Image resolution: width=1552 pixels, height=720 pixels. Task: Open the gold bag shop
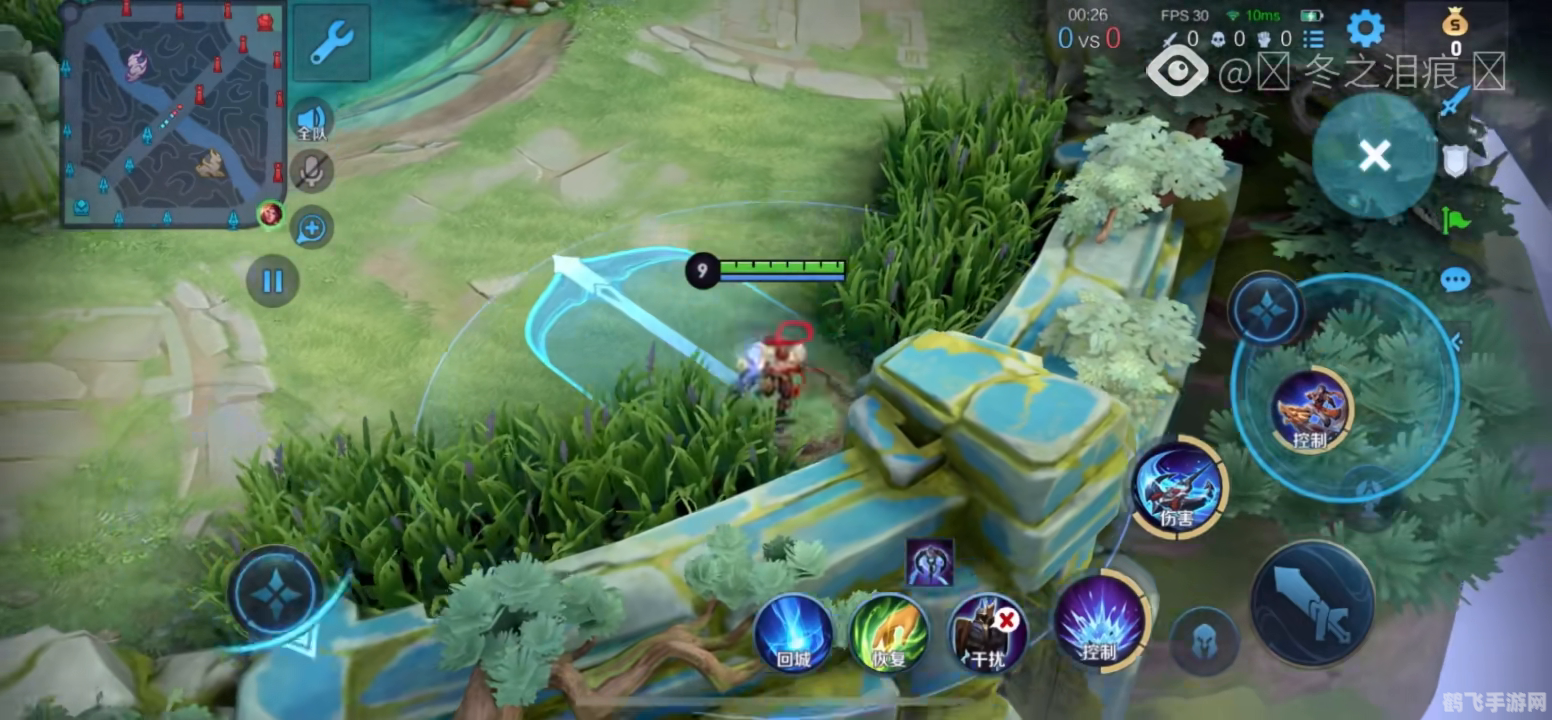click(1455, 30)
